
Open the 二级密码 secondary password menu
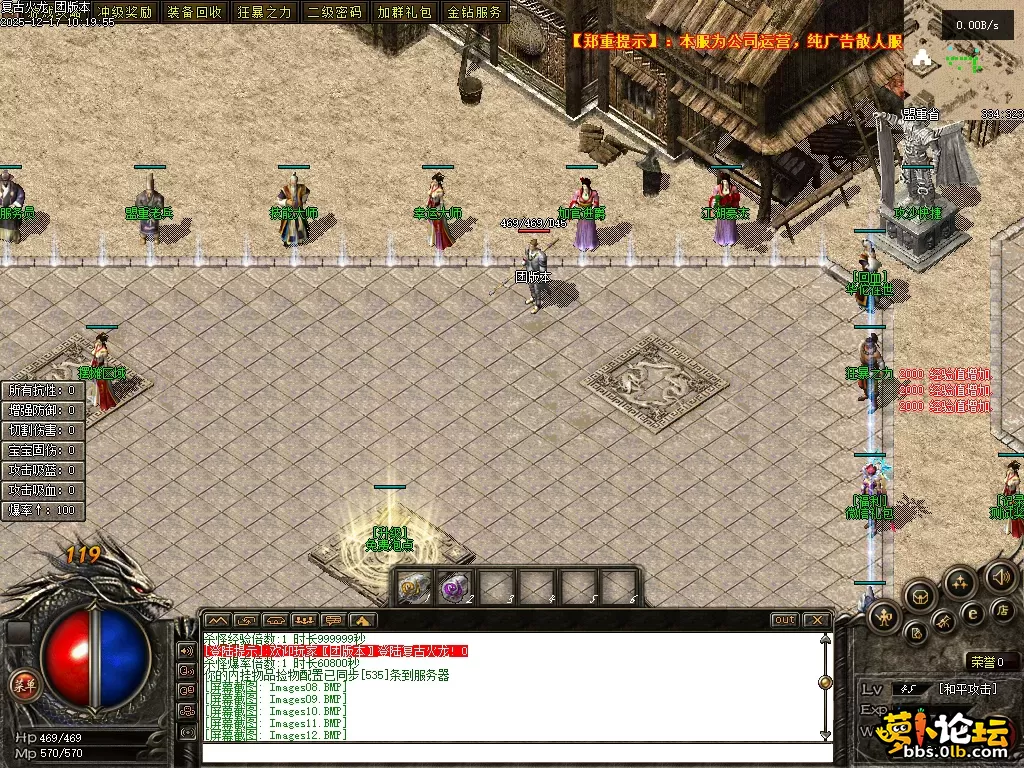334,13
